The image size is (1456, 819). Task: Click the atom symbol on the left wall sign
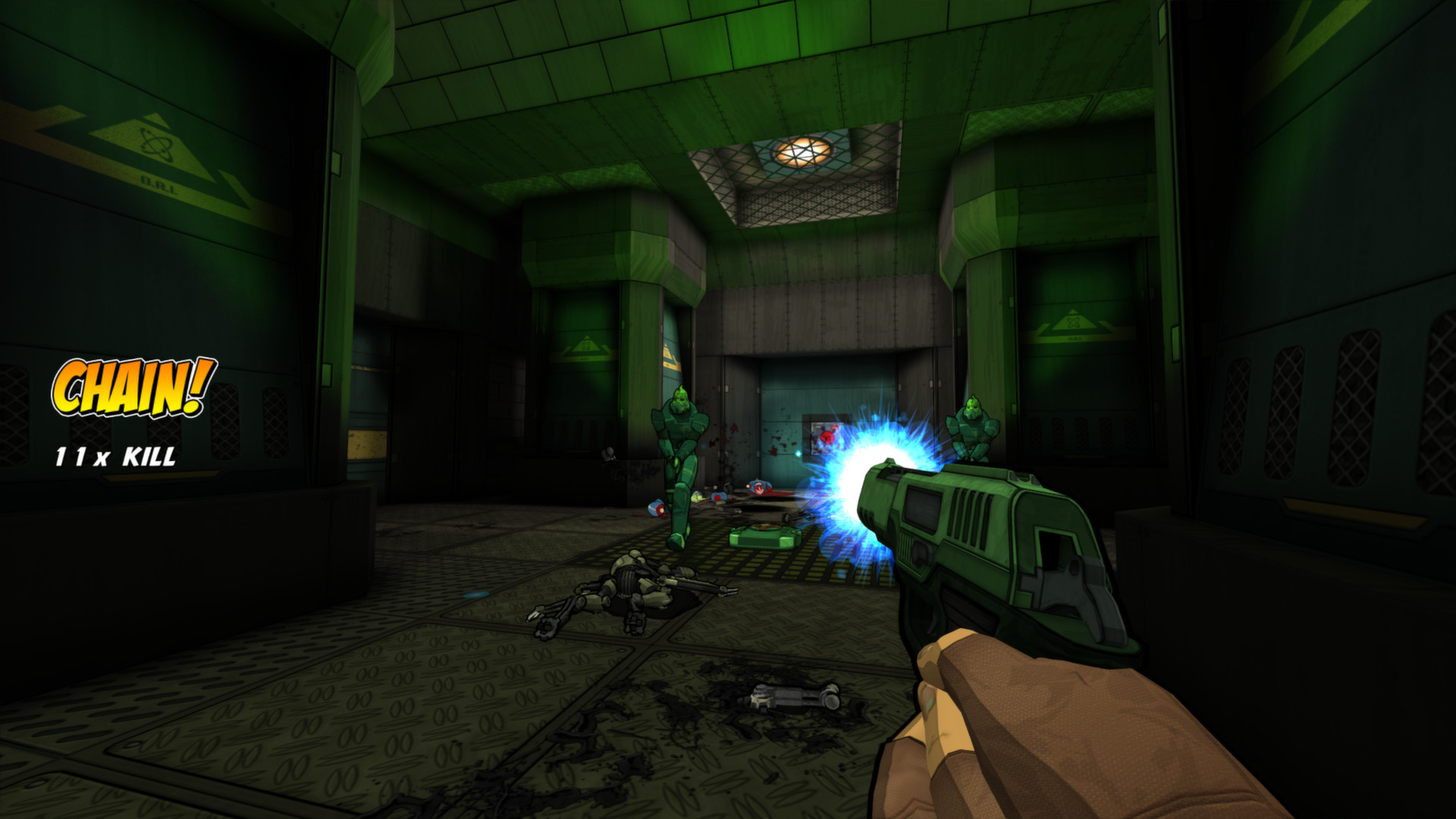[154, 143]
